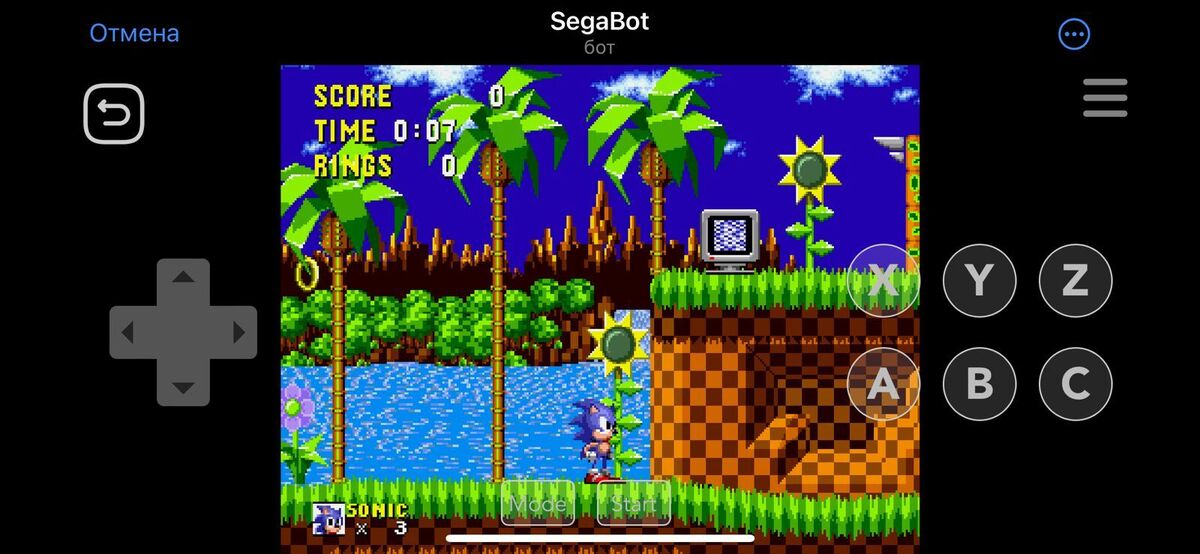Tap the A action button
Screen dimensions: 1200x554
[x=883, y=384]
